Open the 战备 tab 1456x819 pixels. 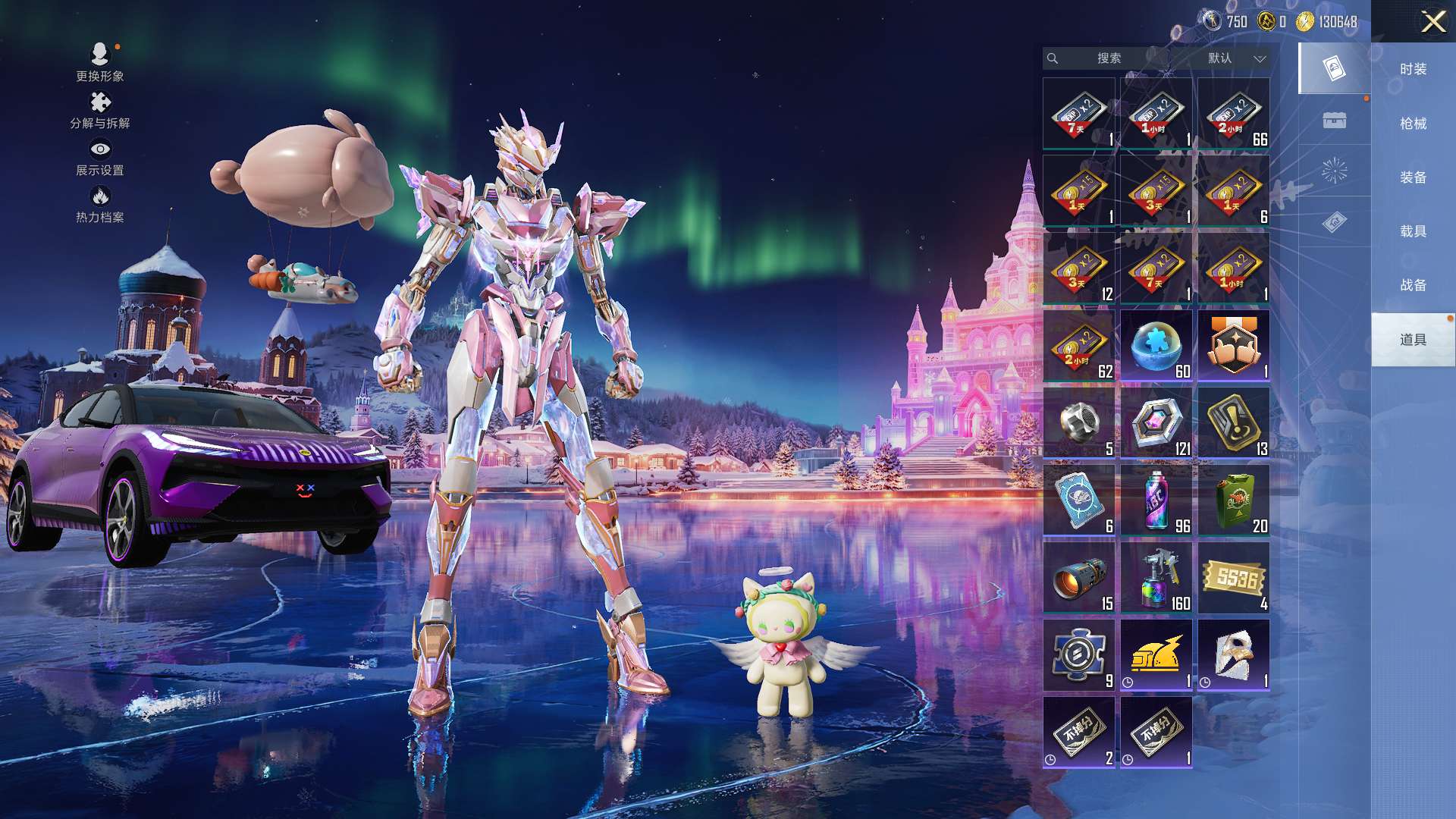pos(1413,284)
